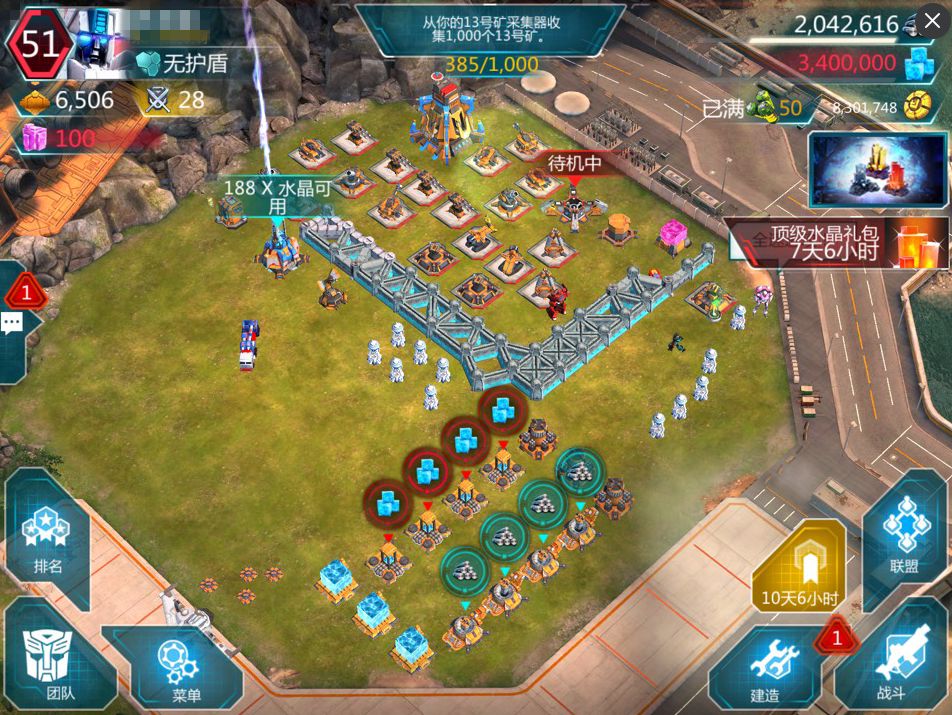Open the 建造 build menu
952x715 pixels.
click(x=765, y=668)
